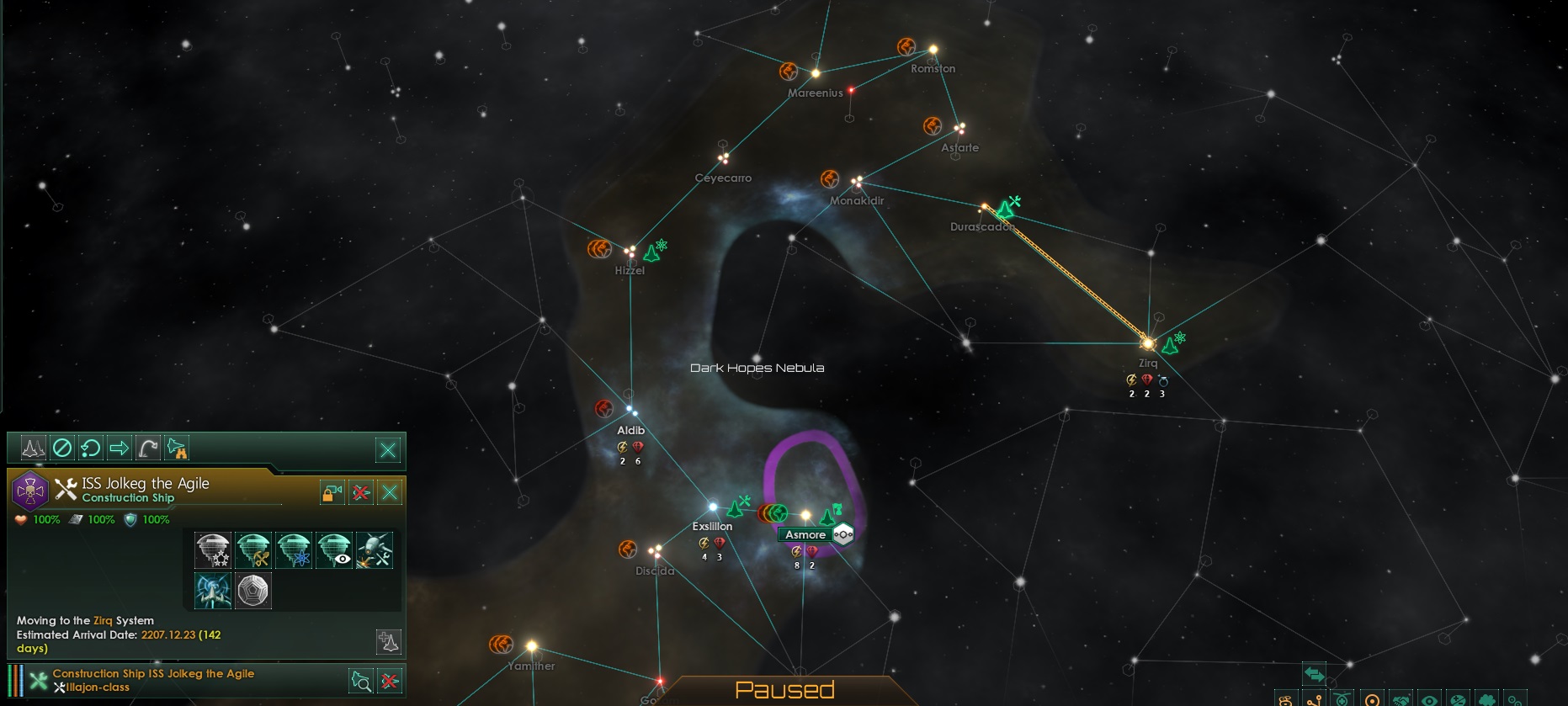Select the build research station order icon
The width and height of the screenshot is (1568, 706).
pyautogui.click(x=294, y=549)
